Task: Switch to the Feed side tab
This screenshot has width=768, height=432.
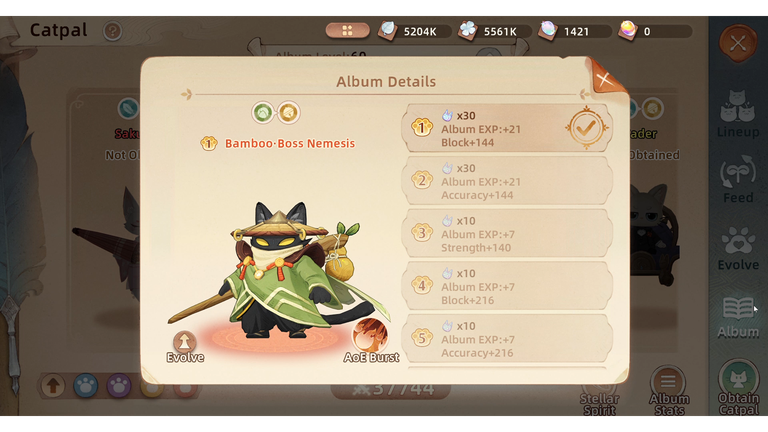Action: pyautogui.click(x=738, y=180)
